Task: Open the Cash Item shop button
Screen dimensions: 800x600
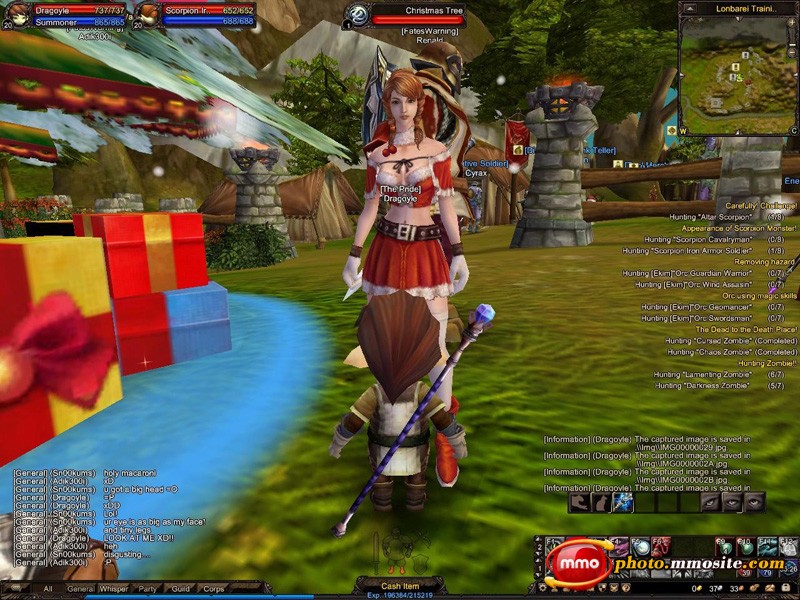Action: 400,586
